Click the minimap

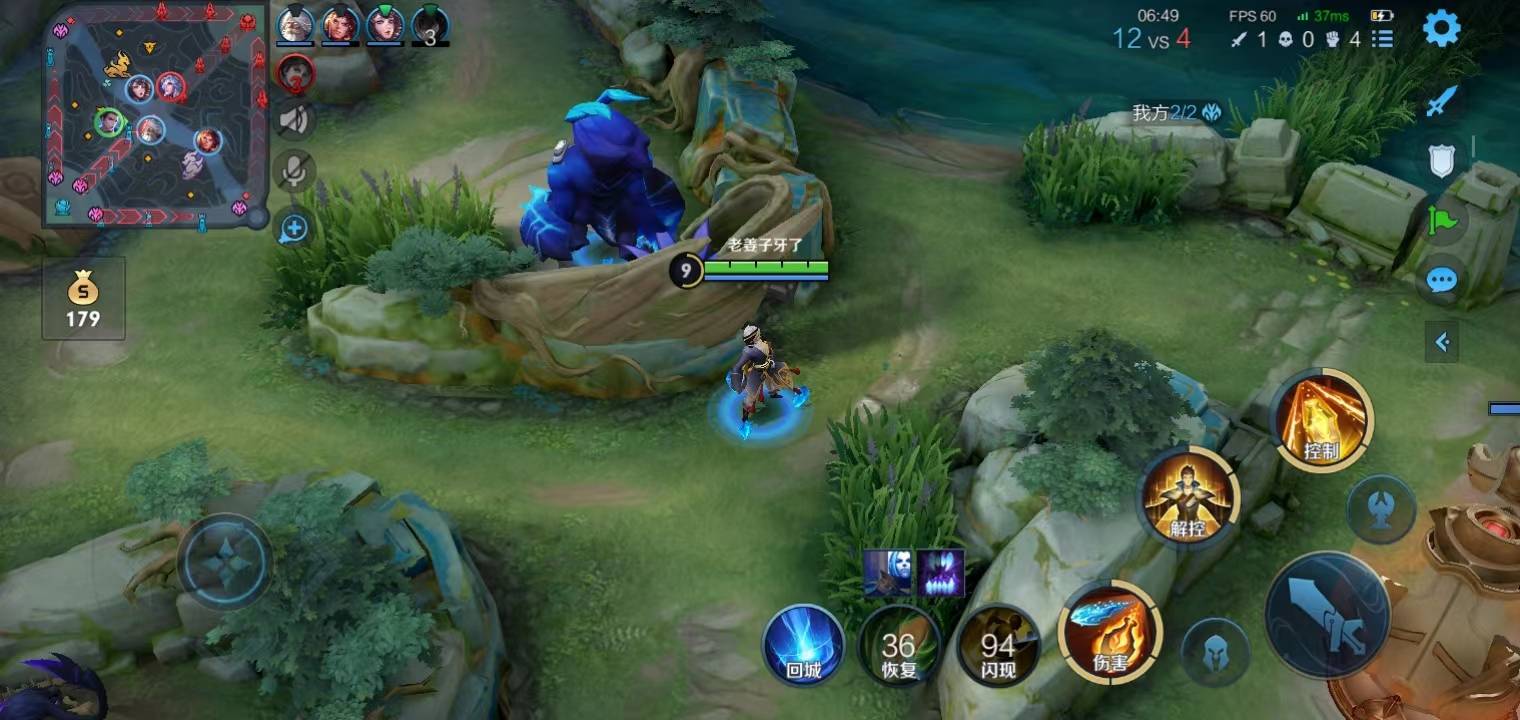pos(155,115)
